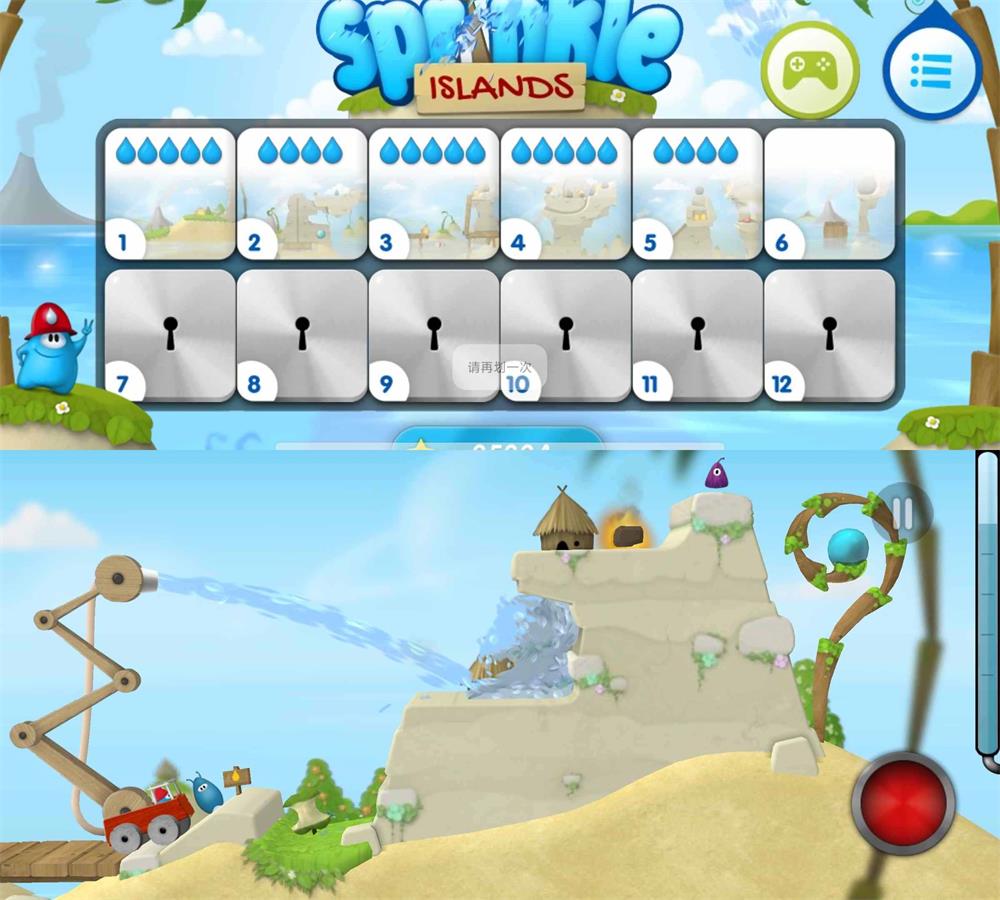Hit the red spray button

point(903,800)
